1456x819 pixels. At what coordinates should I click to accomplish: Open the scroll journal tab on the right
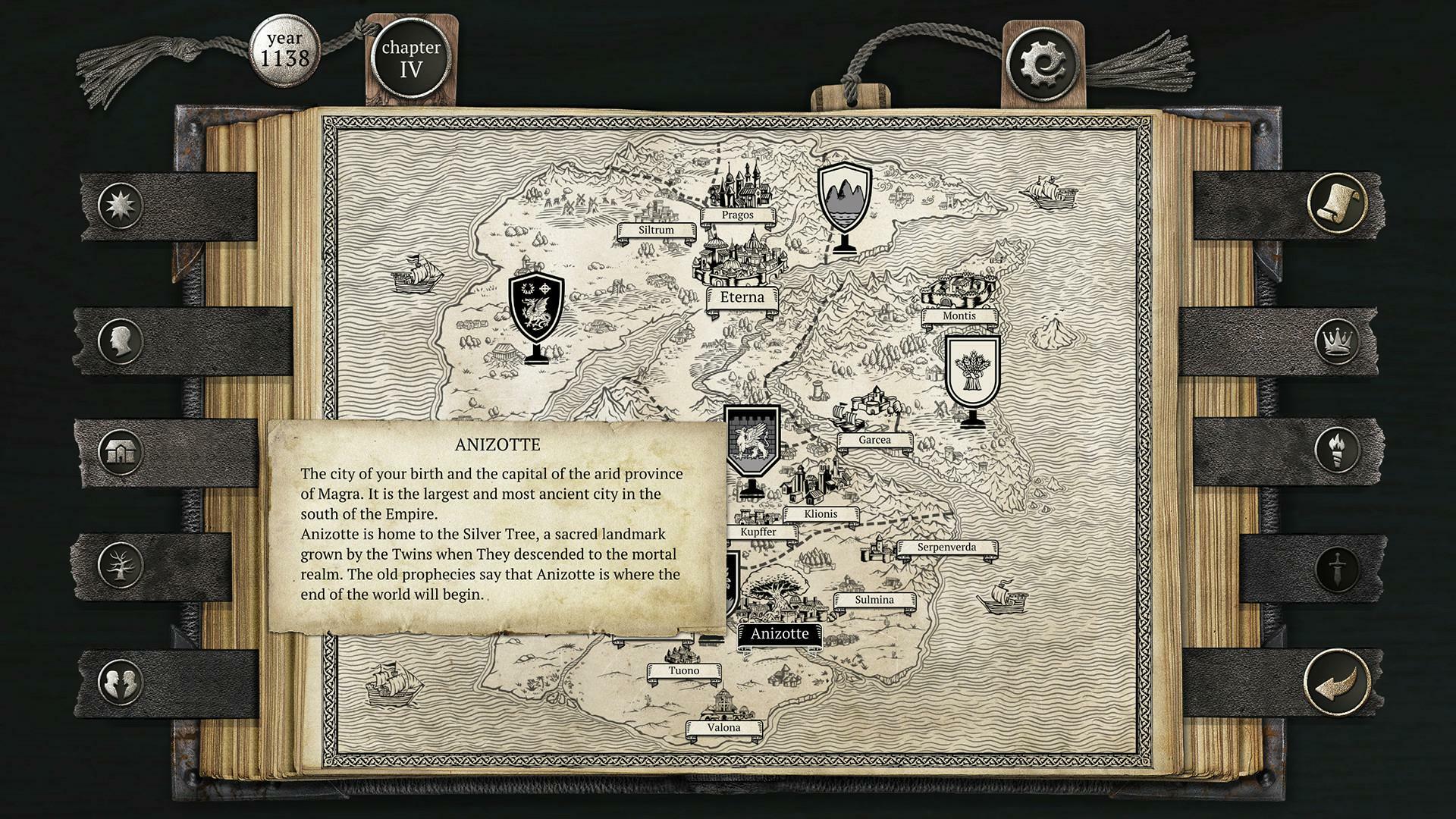(1337, 205)
